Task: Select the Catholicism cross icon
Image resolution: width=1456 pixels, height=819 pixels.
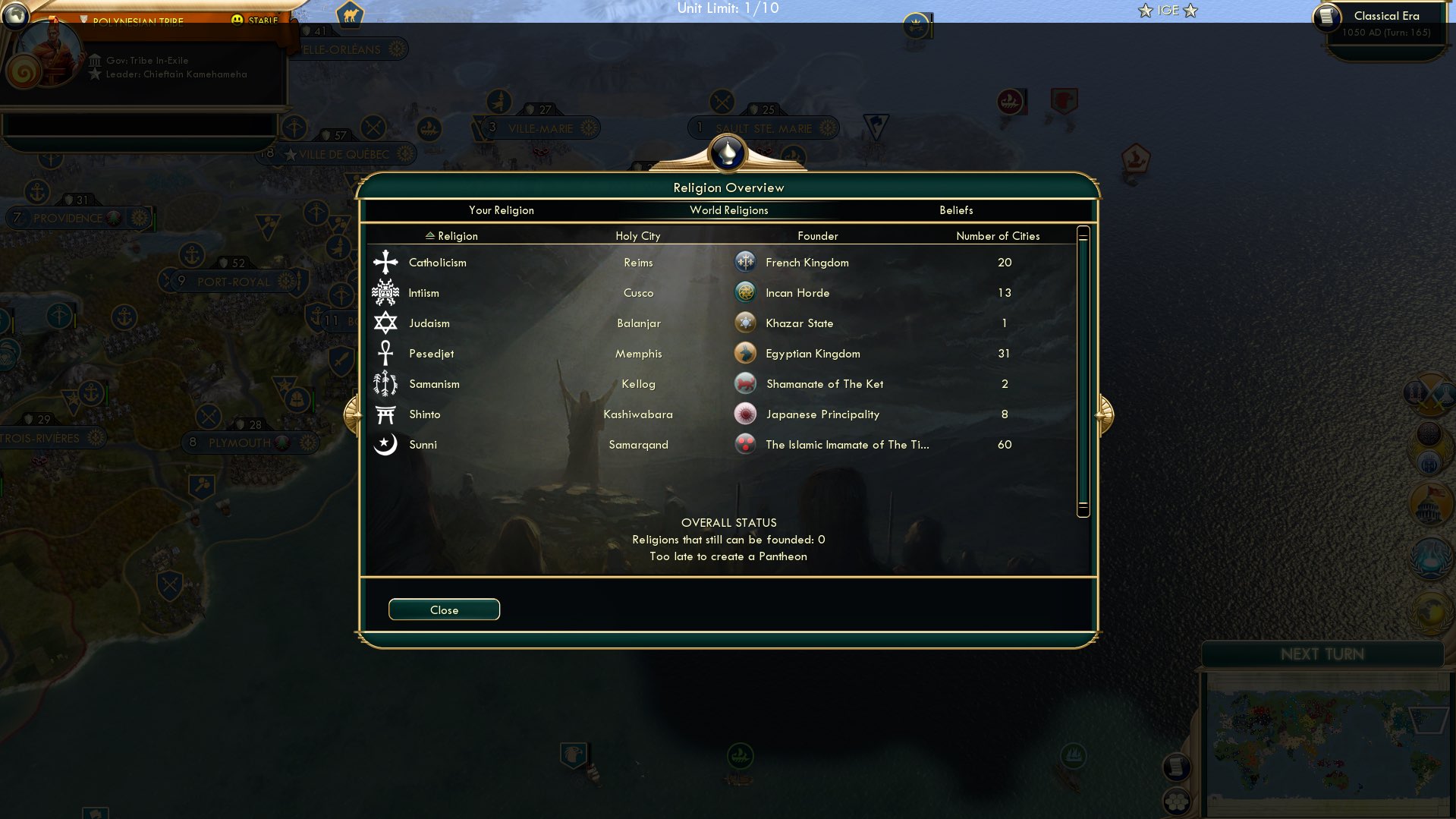Action: tap(385, 262)
